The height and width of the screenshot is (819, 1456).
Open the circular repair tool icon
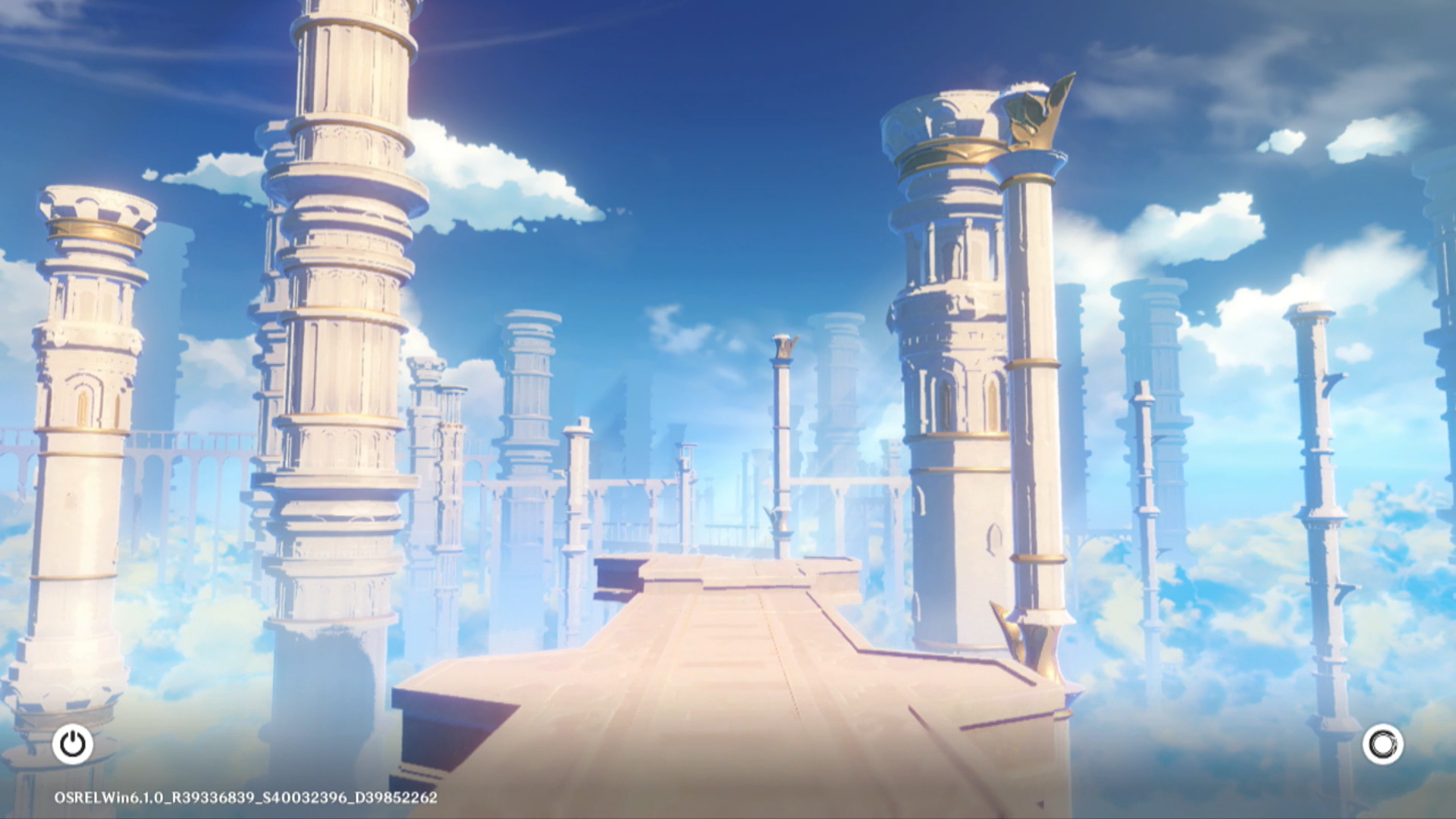click(1382, 744)
